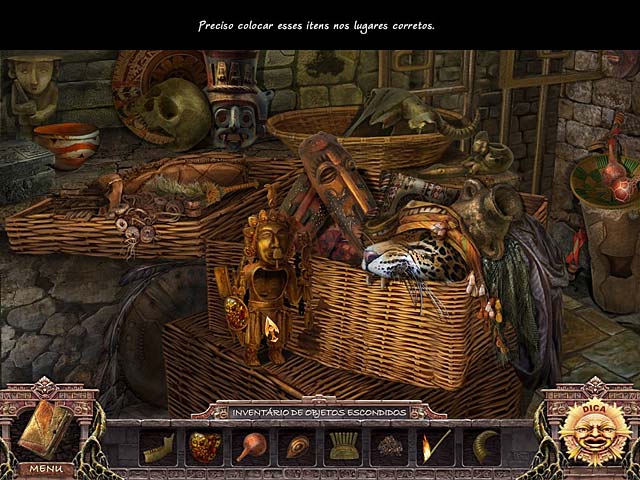Select the jawbone inventory item

(158, 447)
